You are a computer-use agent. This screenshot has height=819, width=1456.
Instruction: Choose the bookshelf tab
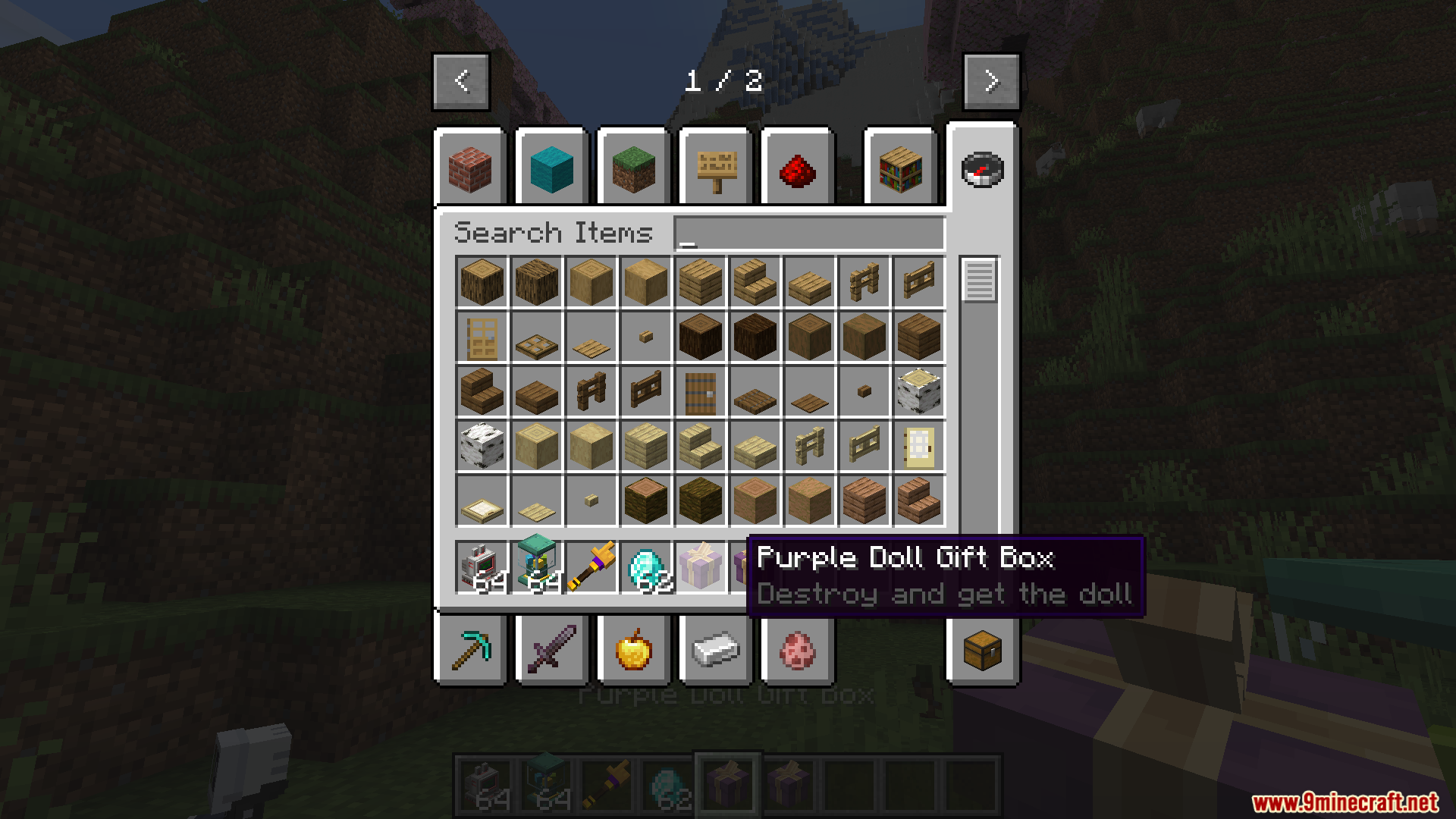pyautogui.click(x=901, y=168)
